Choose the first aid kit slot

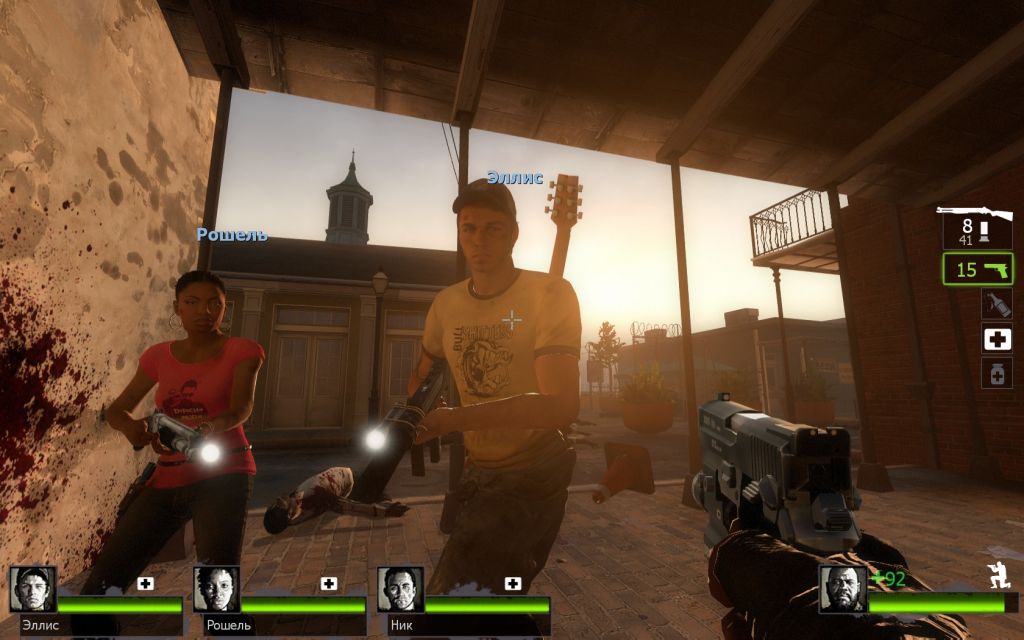pos(996,339)
